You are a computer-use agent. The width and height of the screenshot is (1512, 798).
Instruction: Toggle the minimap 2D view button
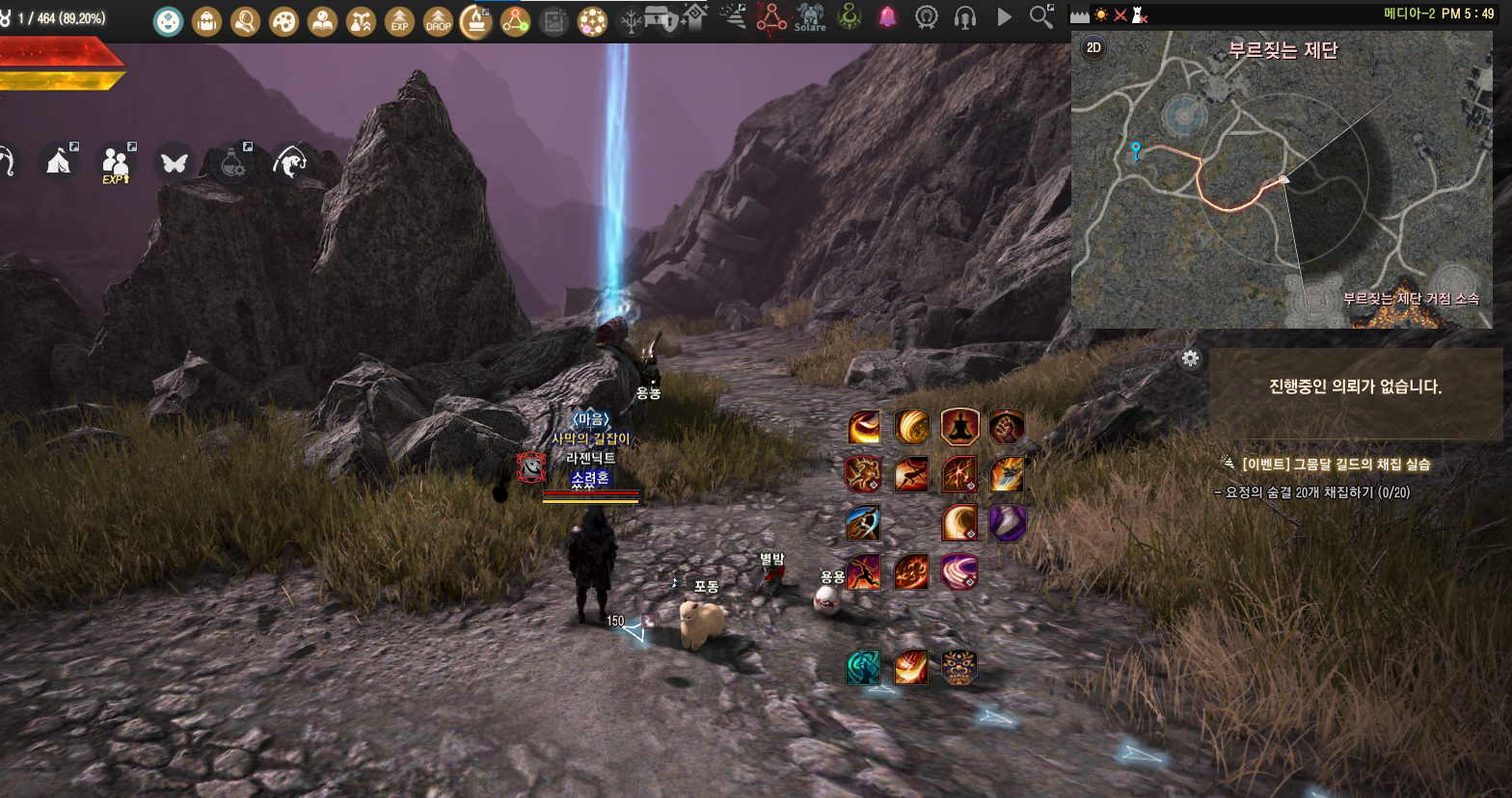point(1093,48)
